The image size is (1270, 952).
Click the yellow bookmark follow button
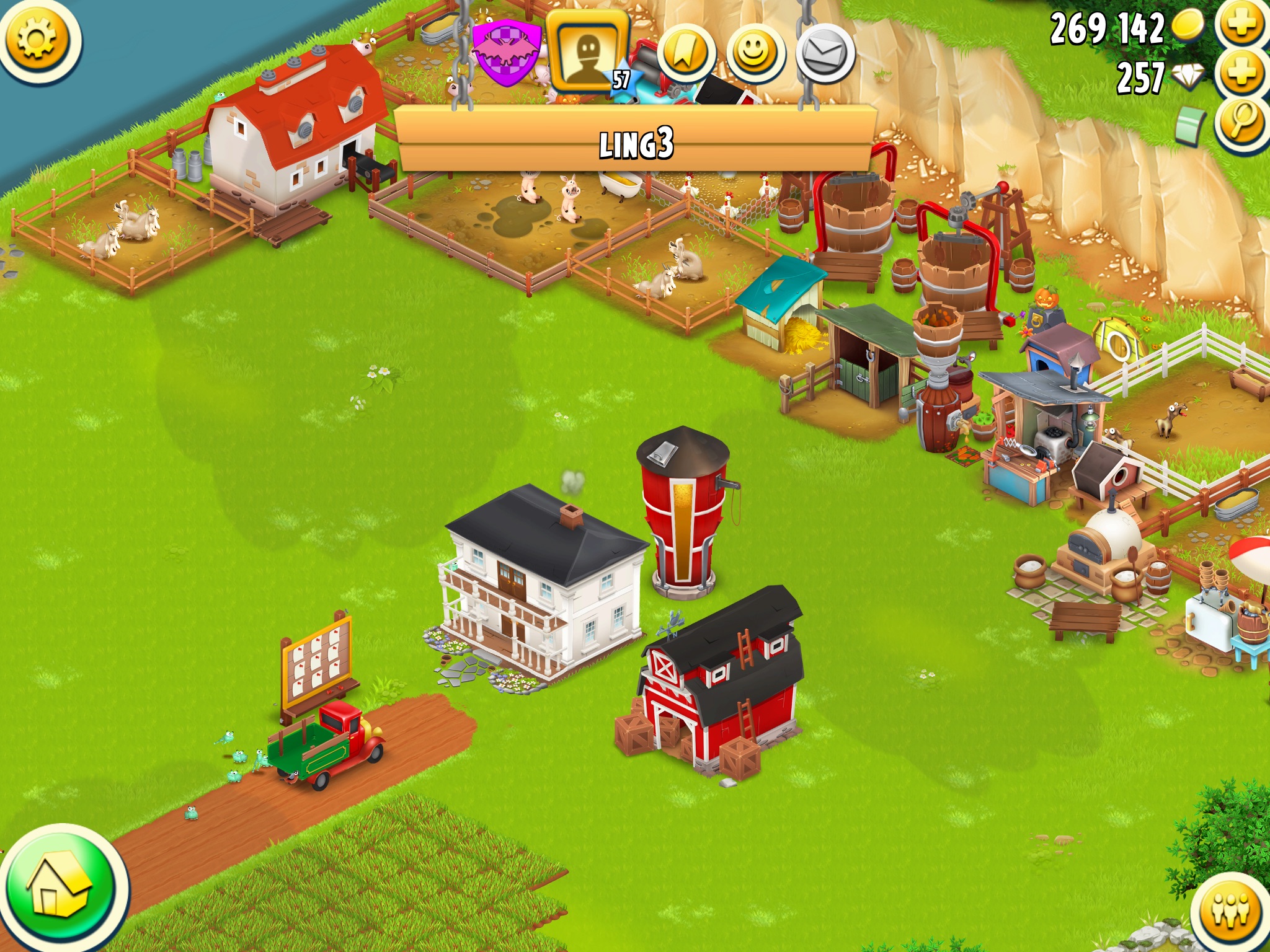[685, 55]
